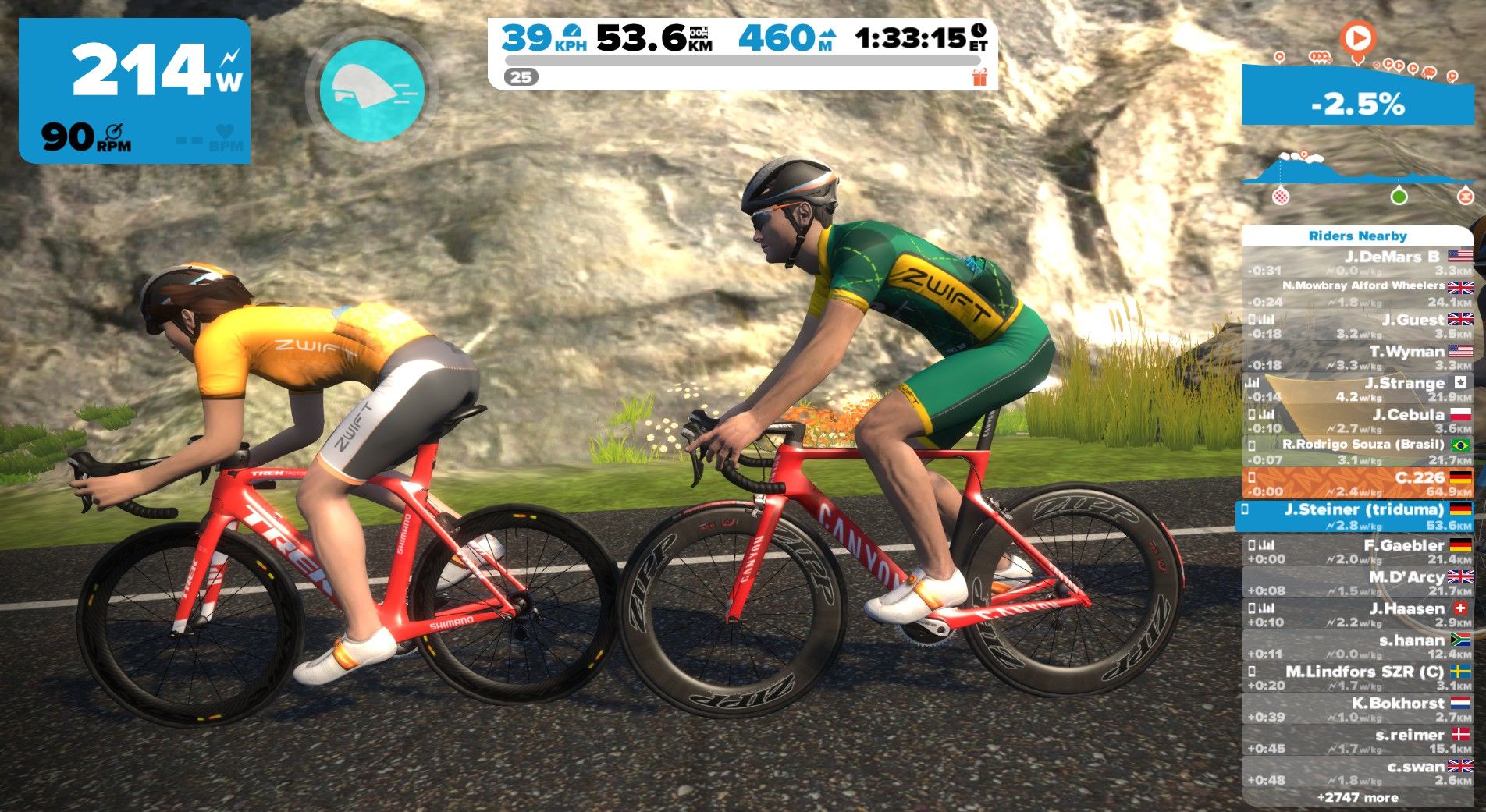The width and height of the screenshot is (1486, 812).
Task: Choose J.Cebula from nearby riders
Action: pyautogui.click(x=1358, y=421)
